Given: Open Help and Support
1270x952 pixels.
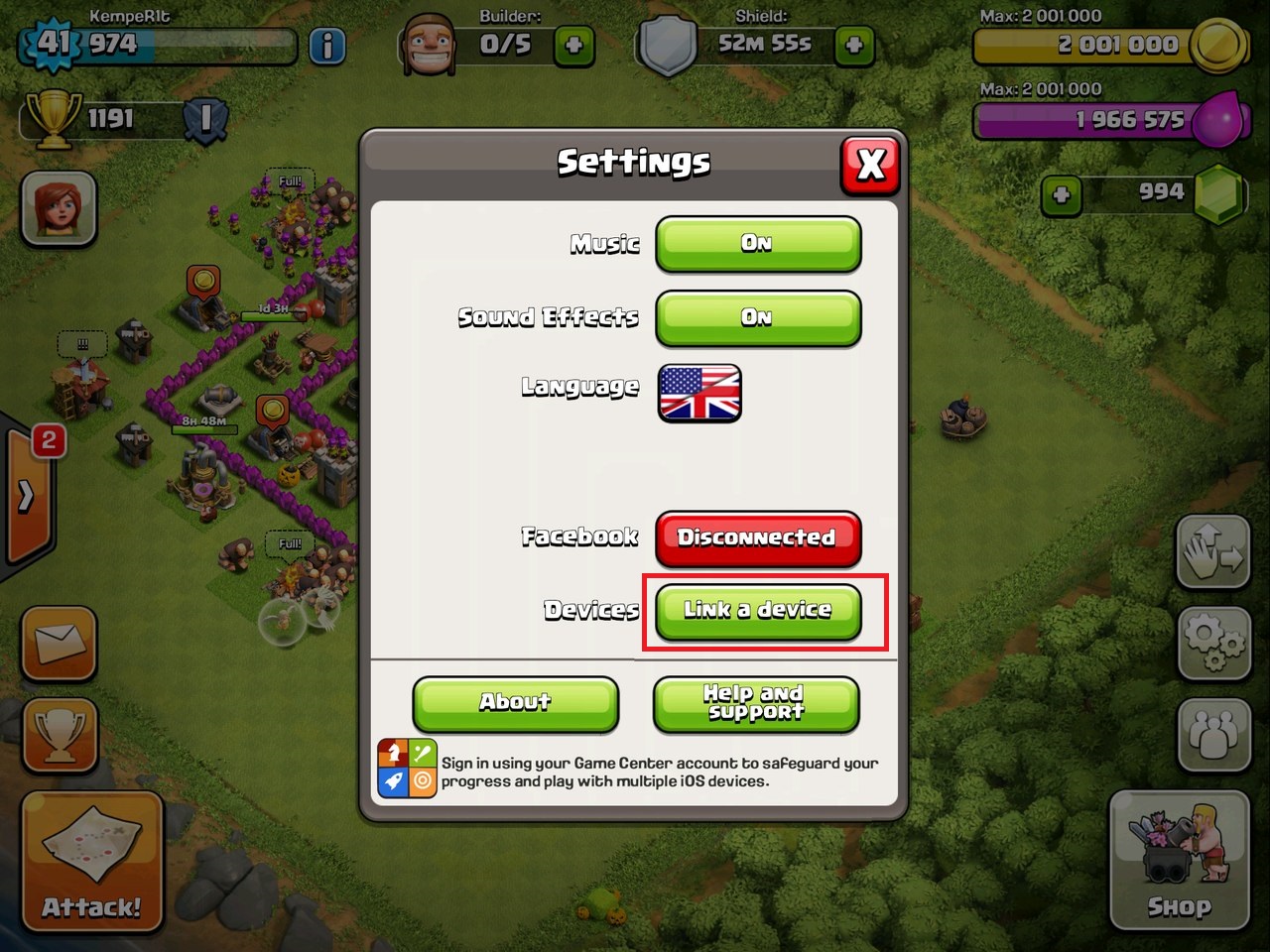Looking at the screenshot, I should coord(755,703).
